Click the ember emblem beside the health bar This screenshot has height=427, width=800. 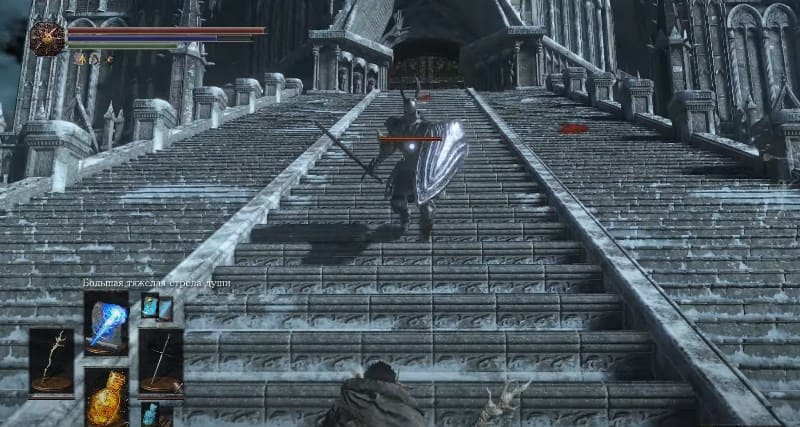47,39
